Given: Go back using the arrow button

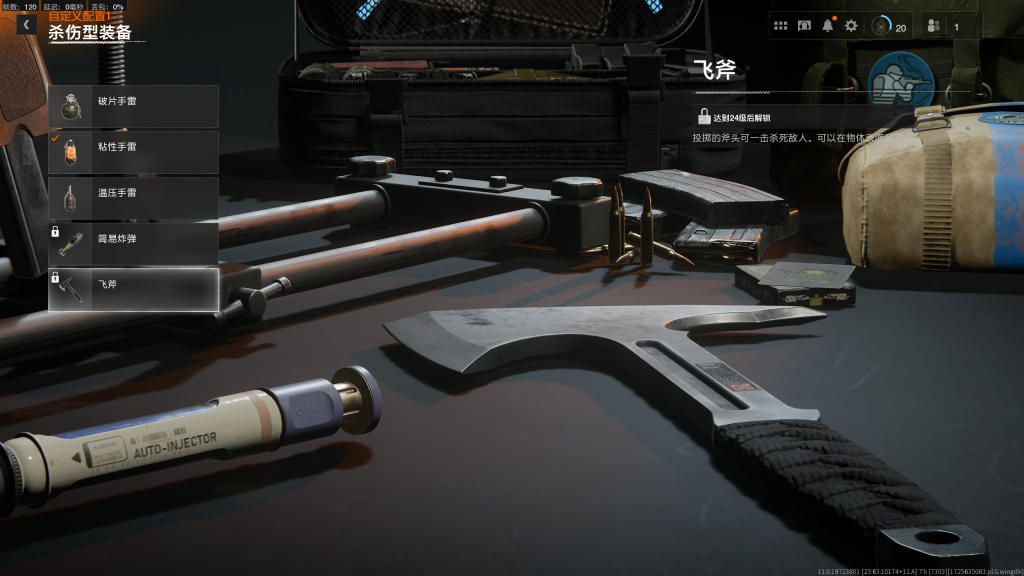Looking at the screenshot, I should 26,24.
